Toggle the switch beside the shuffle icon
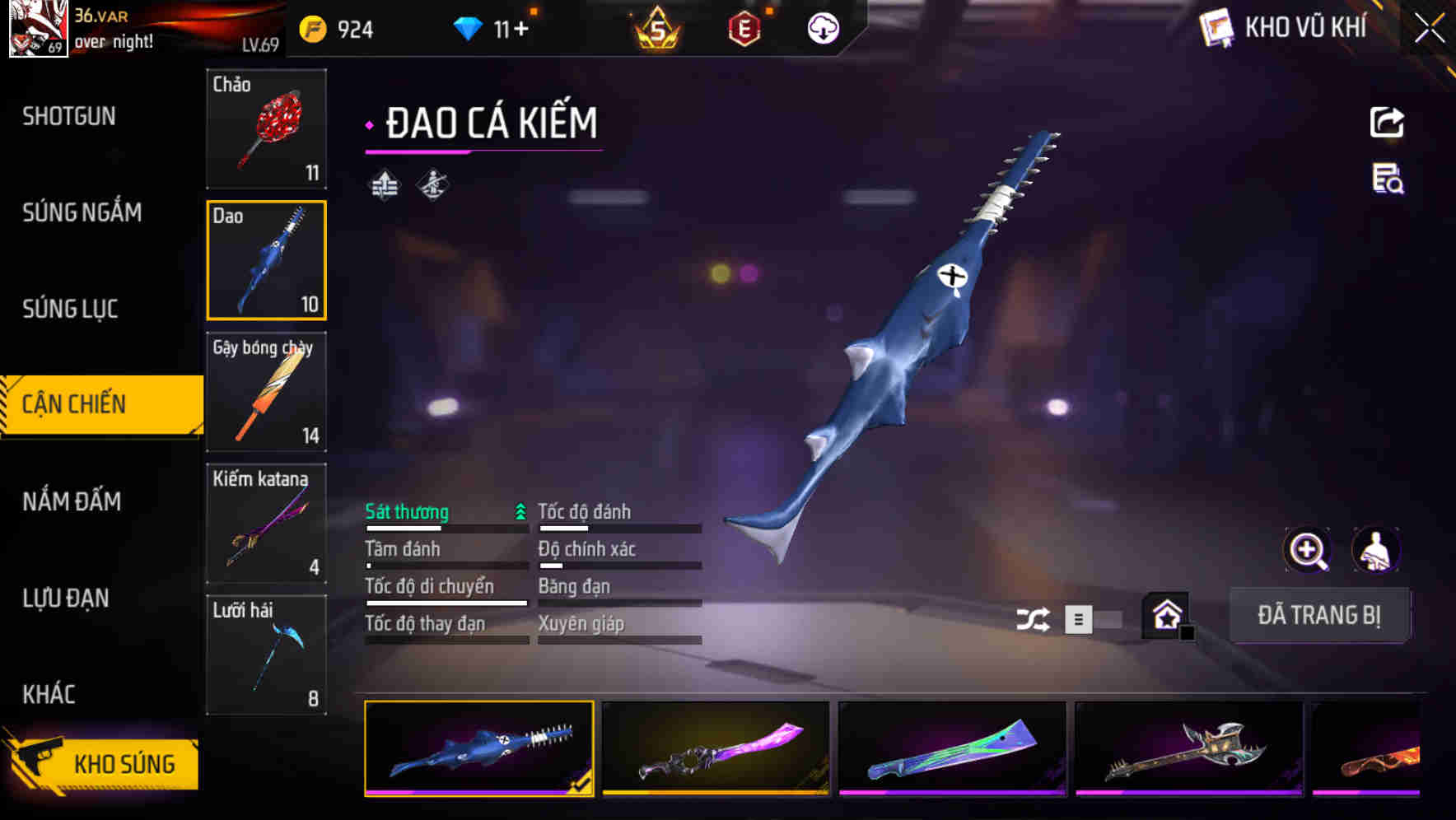The image size is (1456, 820). tap(1095, 618)
